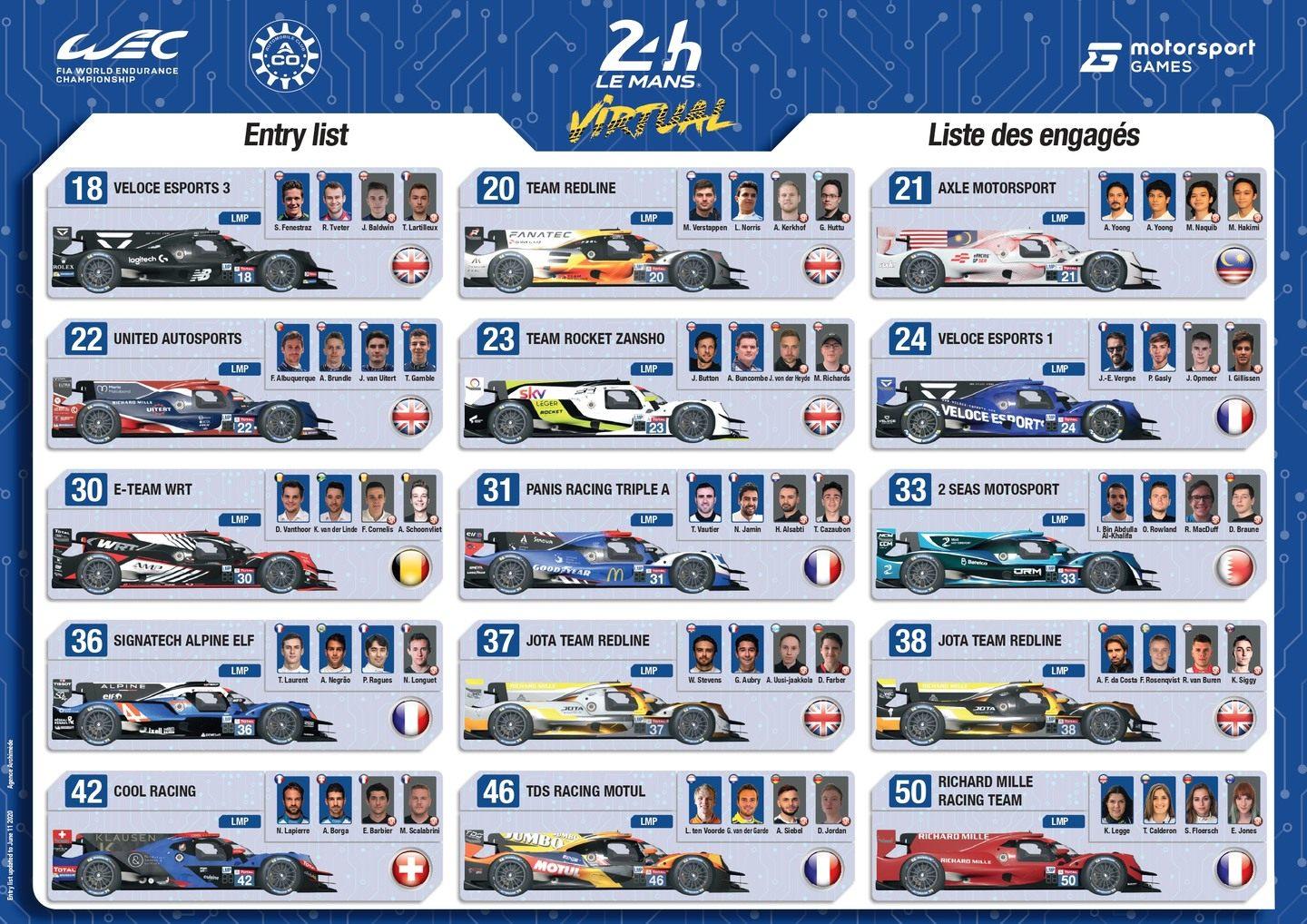
Task: Open the Motorsport Games logo link
Action: (1167, 55)
